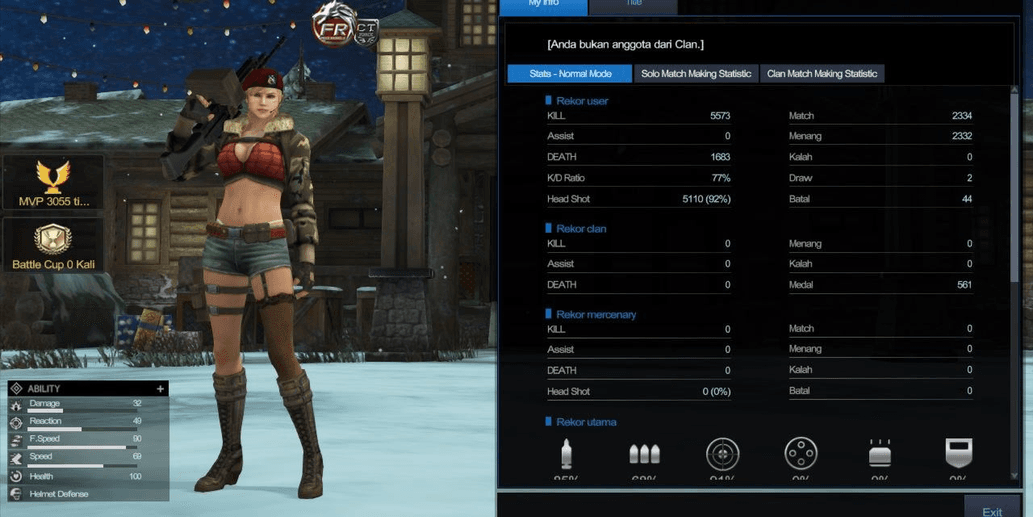Open the MVP 3055 badge

[53, 184]
